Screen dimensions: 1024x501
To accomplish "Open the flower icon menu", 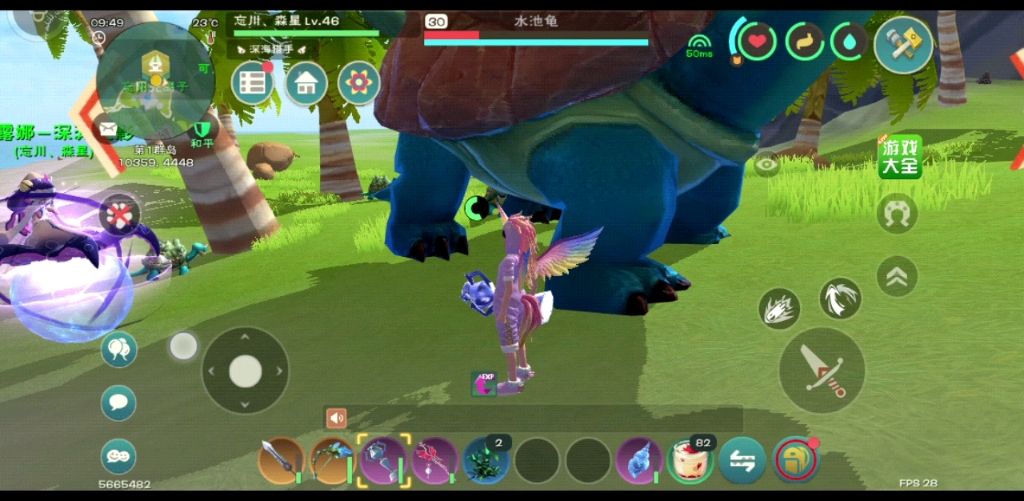I will click(358, 83).
